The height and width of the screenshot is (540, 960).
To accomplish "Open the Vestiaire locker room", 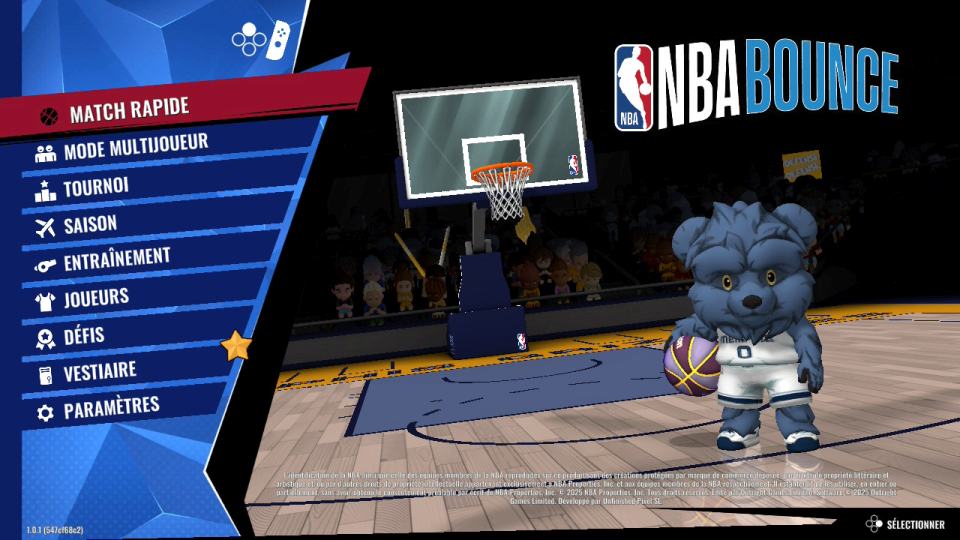I will tap(100, 372).
